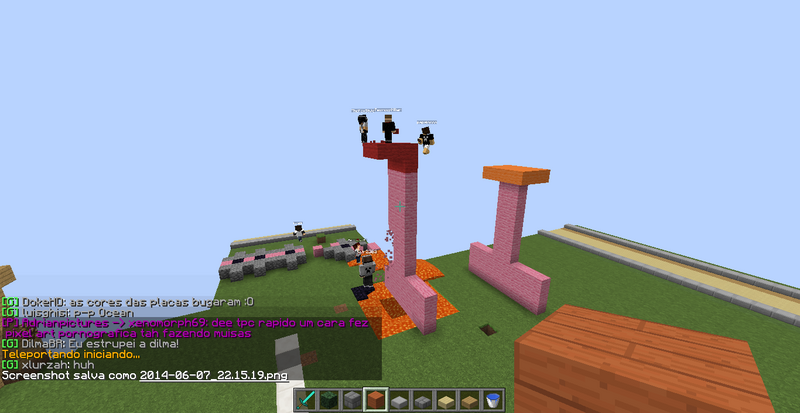This screenshot has width=800, height=413.
Task: Select the oak wood slab slot
Action: click(469, 400)
